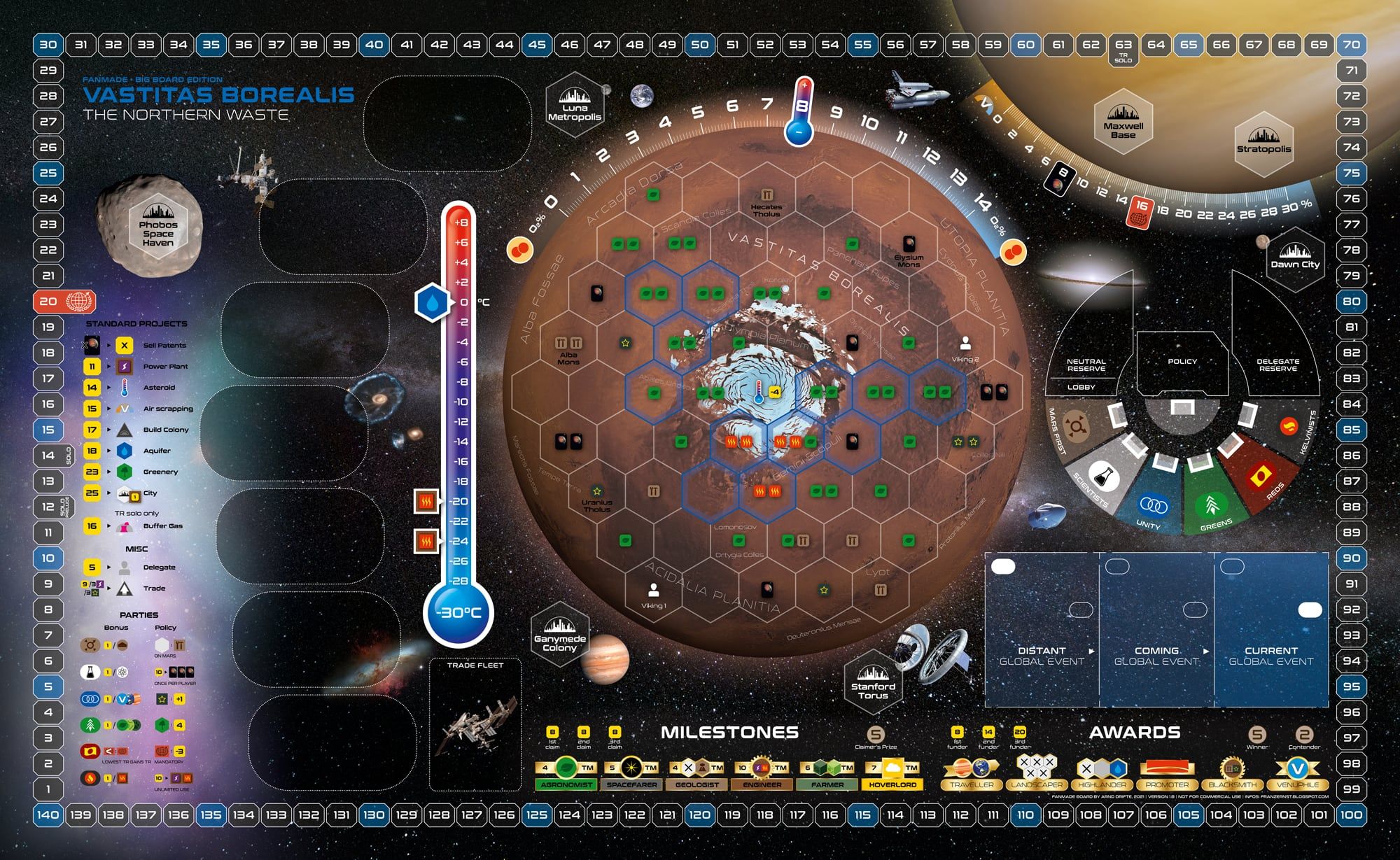The image size is (1400, 860).
Task: Fund the Traveller award
Action: tap(971, 773)
